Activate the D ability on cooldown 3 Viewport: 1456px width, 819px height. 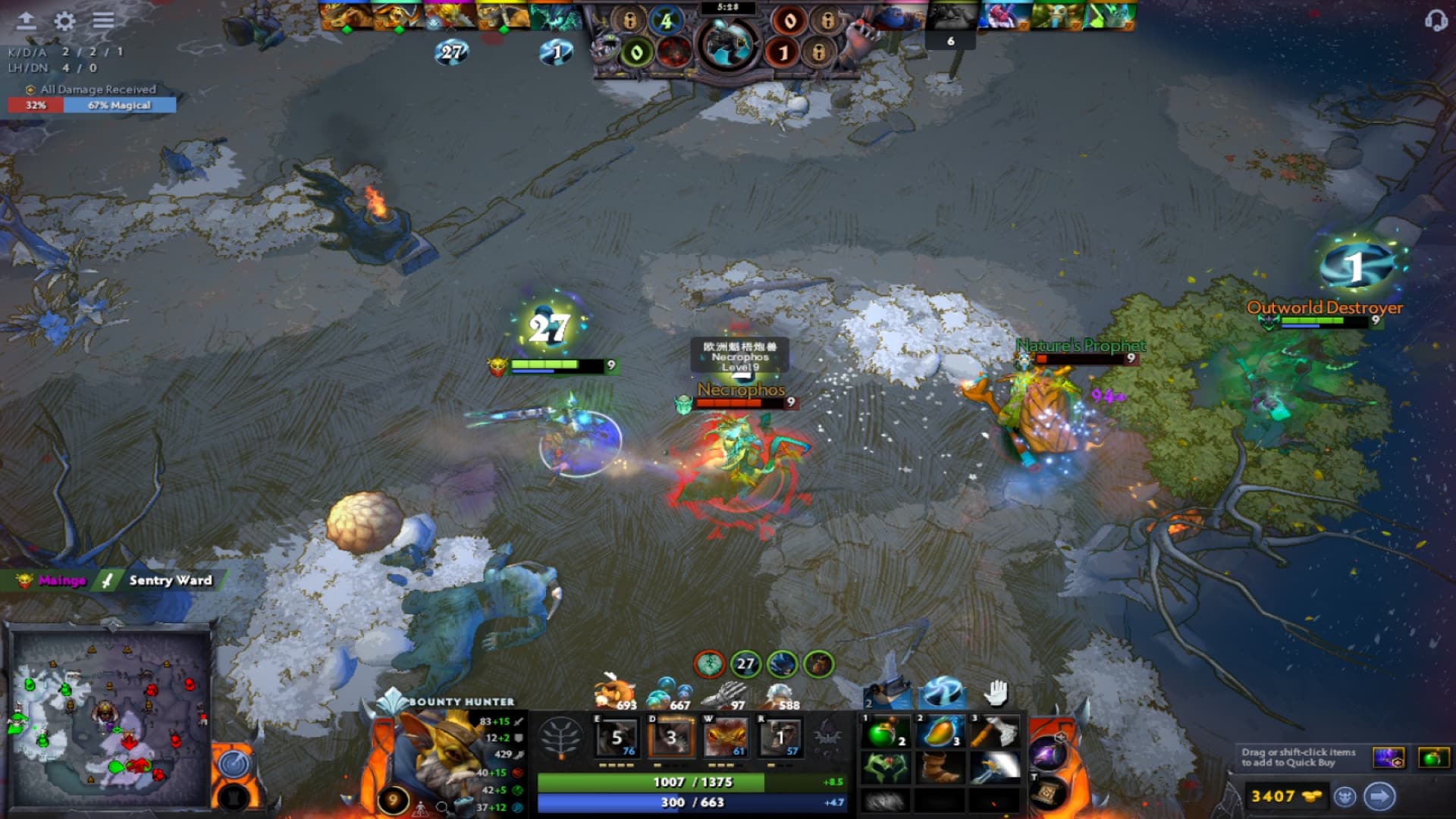pyautogui.click(x=671, y=737)
